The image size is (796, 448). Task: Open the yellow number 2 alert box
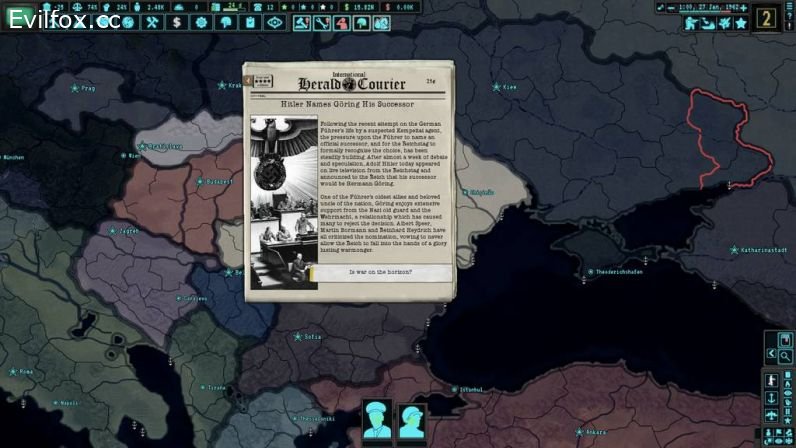(x=767, y=18)
